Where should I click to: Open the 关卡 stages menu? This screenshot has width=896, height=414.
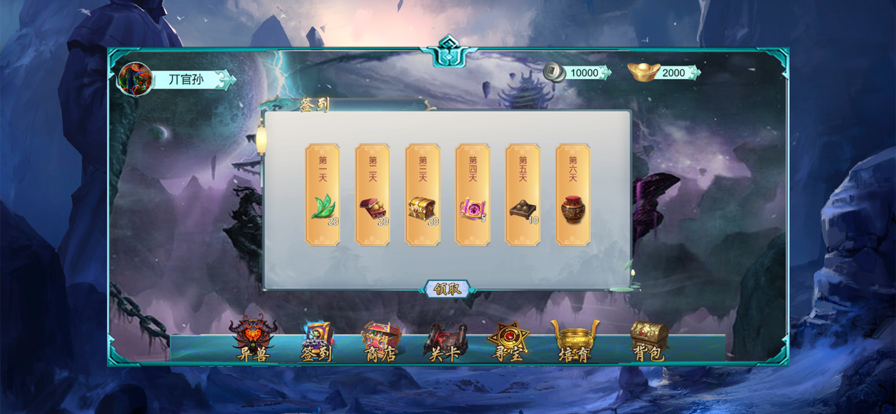(x=443, y=340)
